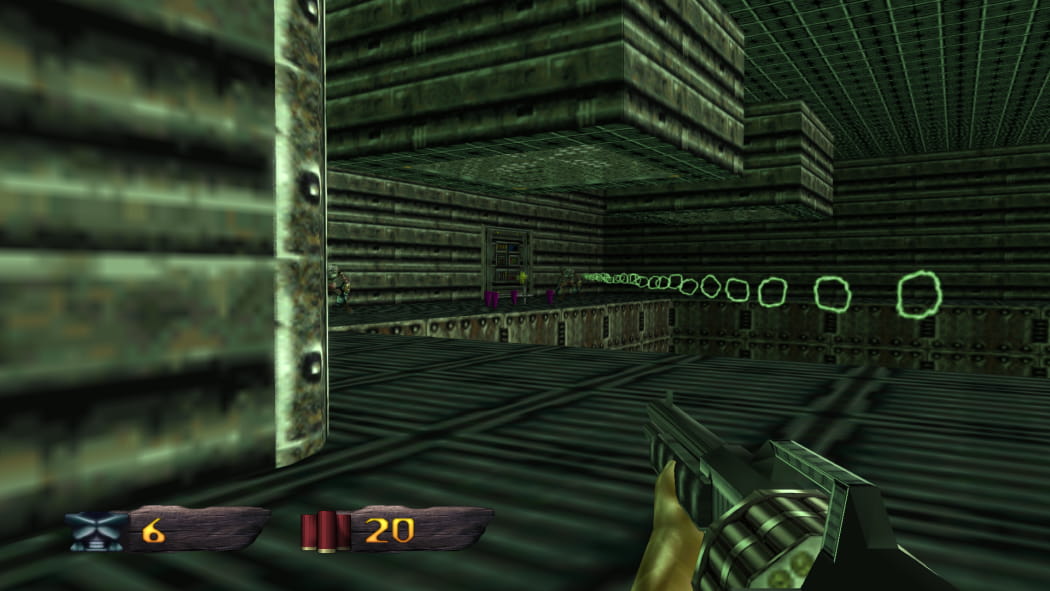Viewport: 1050px width, 591px height.
Task: Select the red shotgun shells ammo icon
Action: click(326, 531)
